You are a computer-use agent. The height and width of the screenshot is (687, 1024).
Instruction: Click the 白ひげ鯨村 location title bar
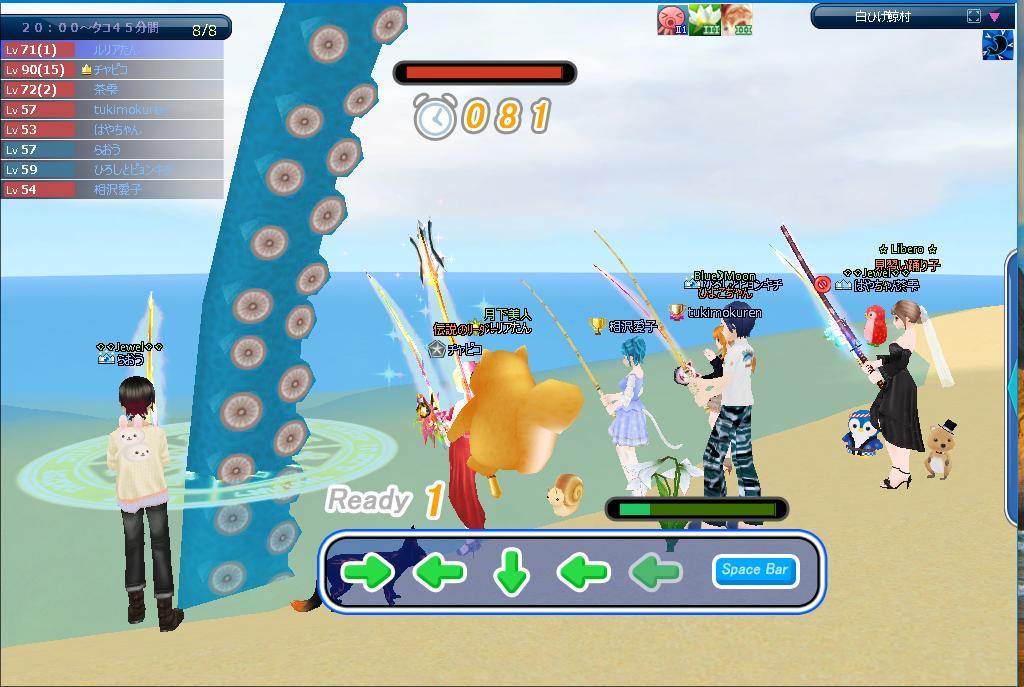[x=883, y=16]
